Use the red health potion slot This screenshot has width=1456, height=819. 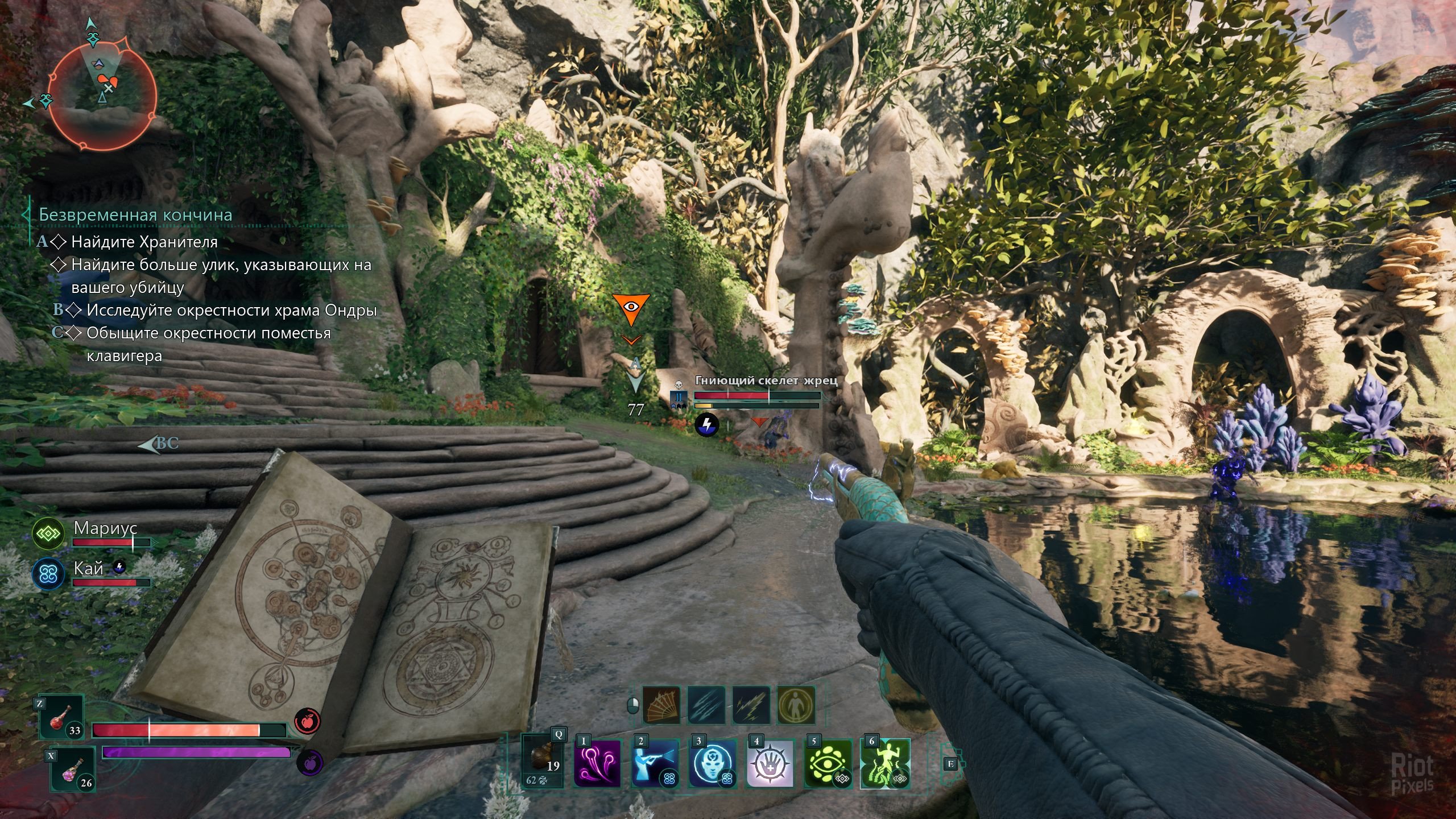62,718
